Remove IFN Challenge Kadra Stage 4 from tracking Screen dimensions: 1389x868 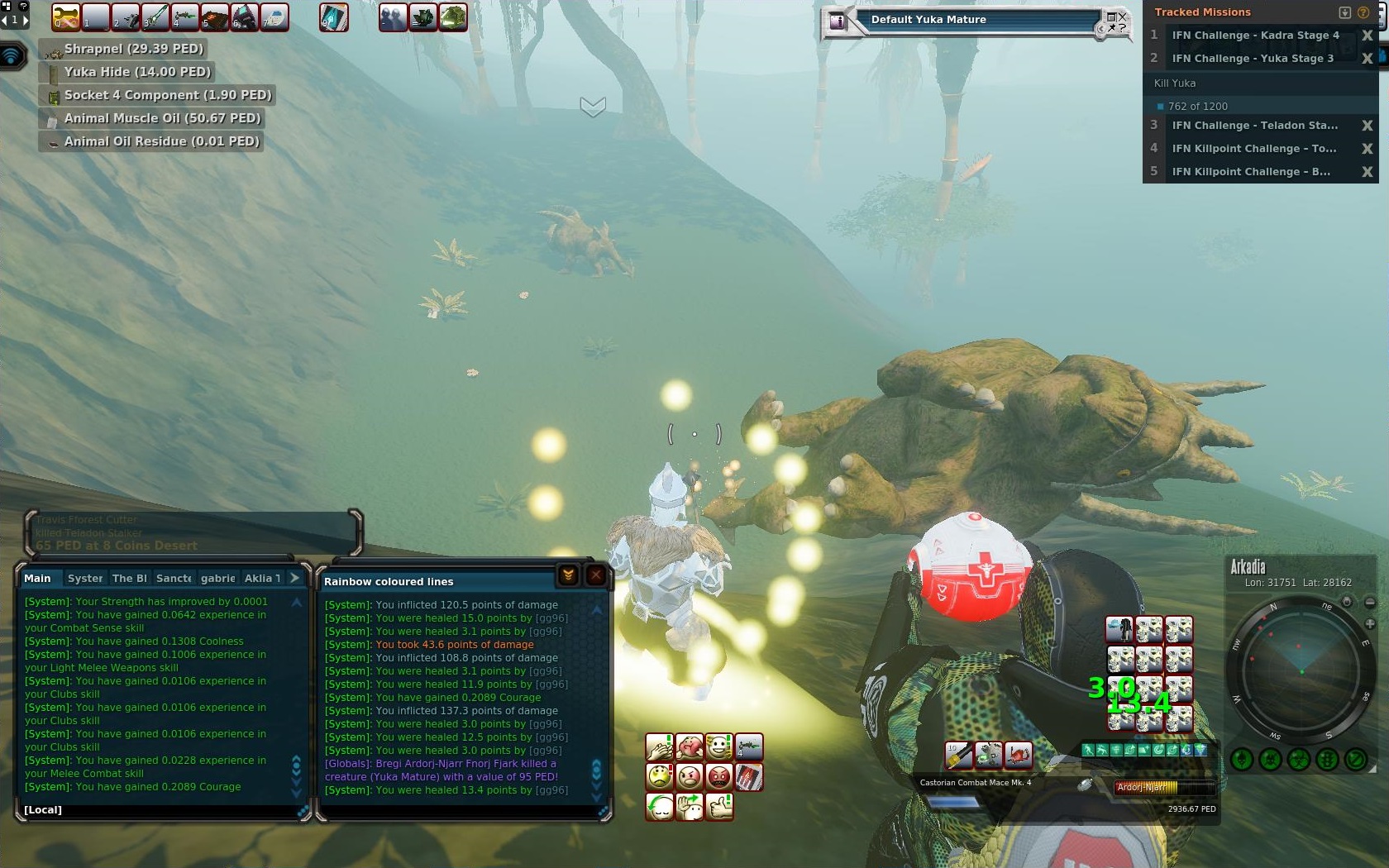click(1367, 36)
